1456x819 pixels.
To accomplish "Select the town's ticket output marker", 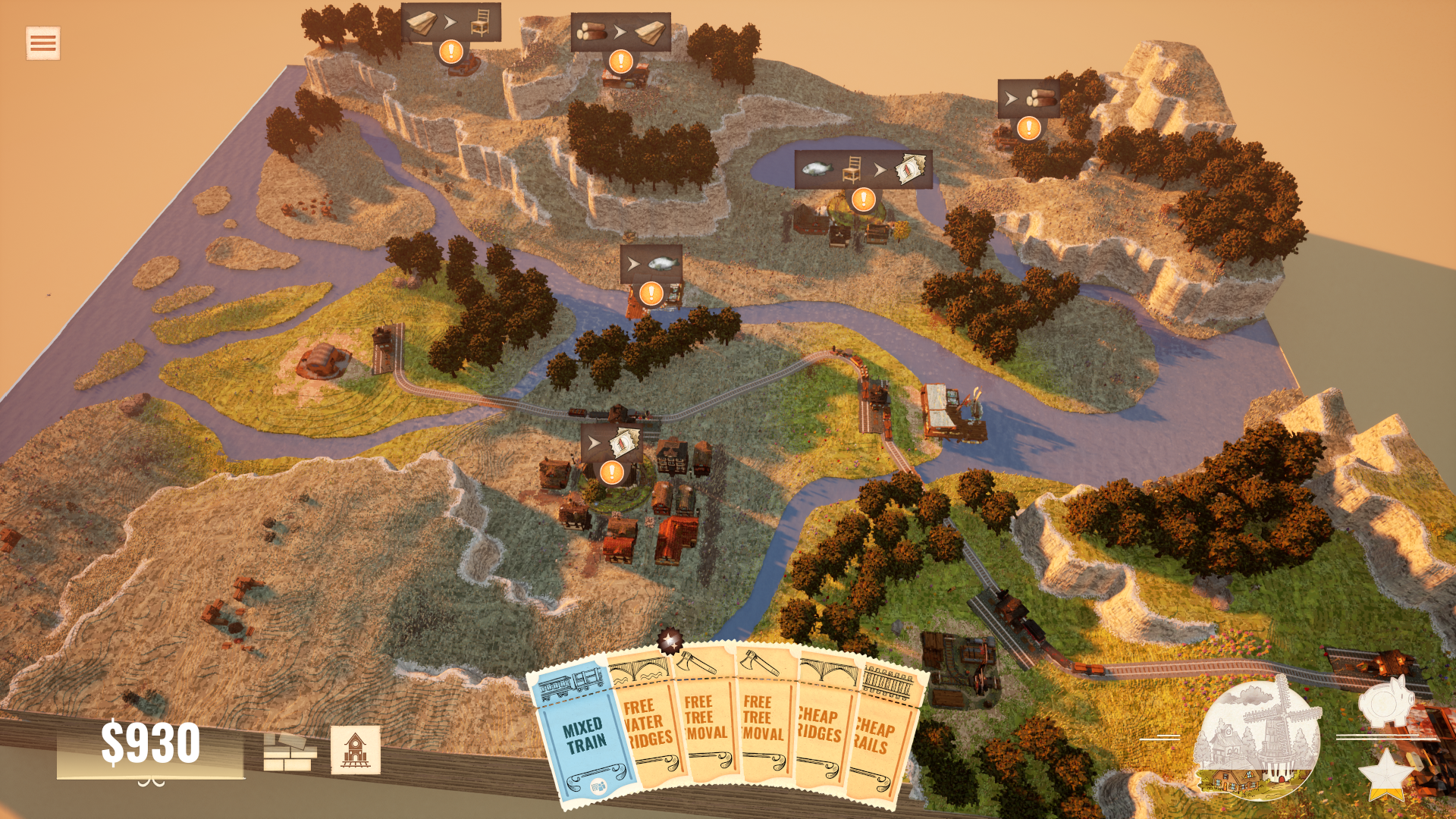I will 611,472.
